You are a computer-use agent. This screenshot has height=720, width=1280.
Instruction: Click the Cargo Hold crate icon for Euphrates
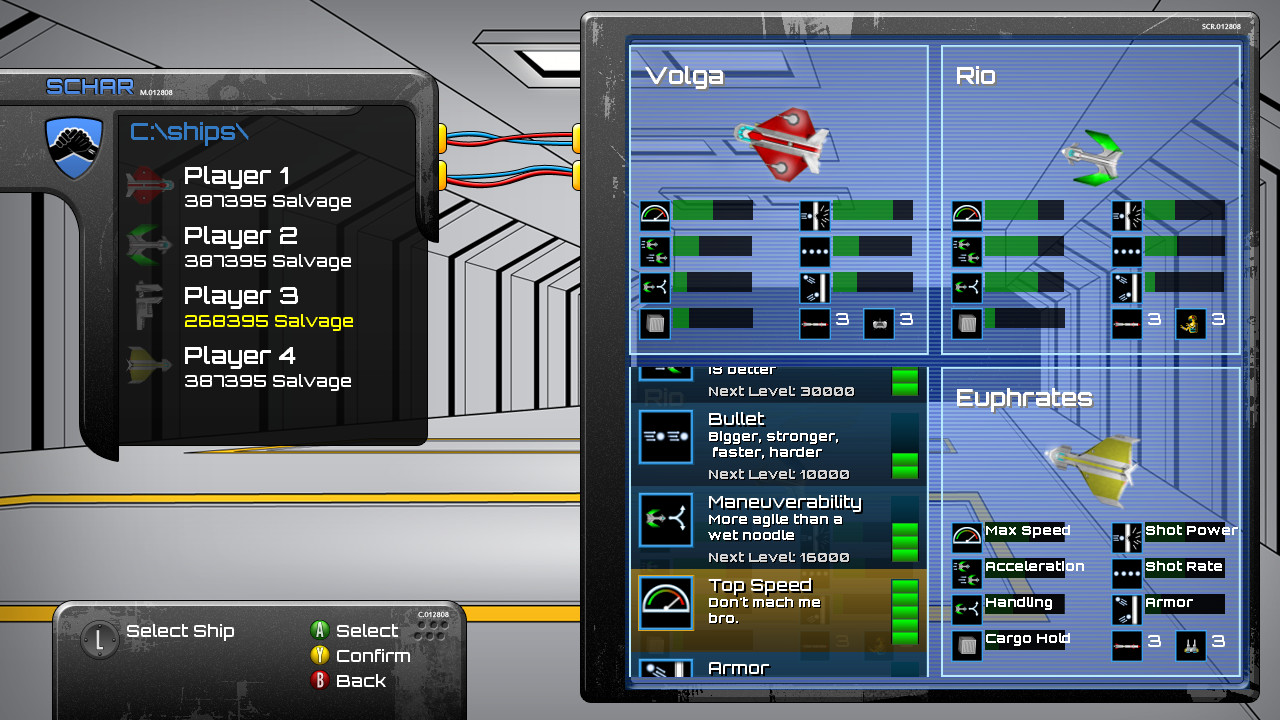click(966, 646)
